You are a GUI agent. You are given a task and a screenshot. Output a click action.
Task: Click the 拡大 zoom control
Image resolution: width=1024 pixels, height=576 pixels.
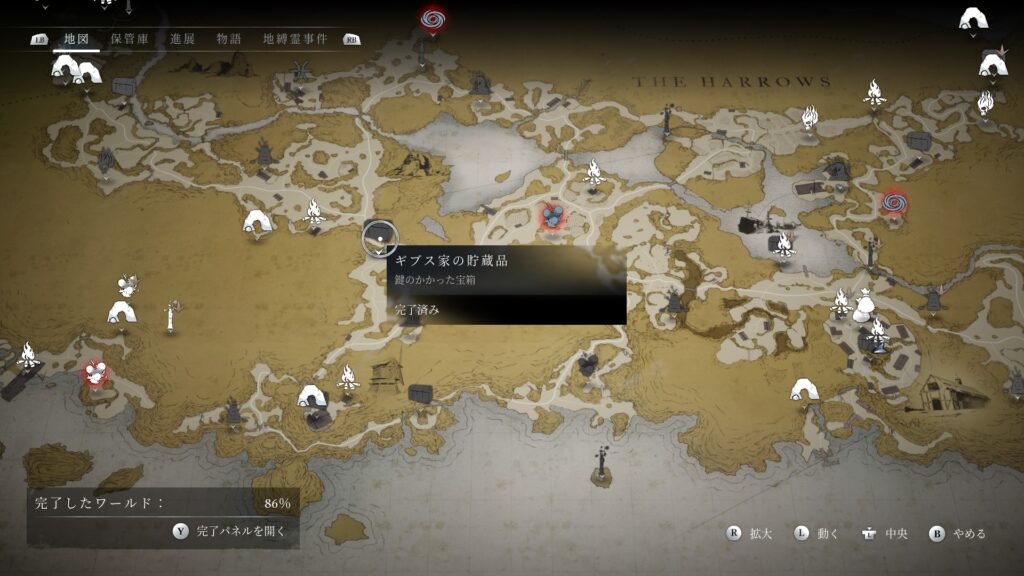tap(750, 534)
